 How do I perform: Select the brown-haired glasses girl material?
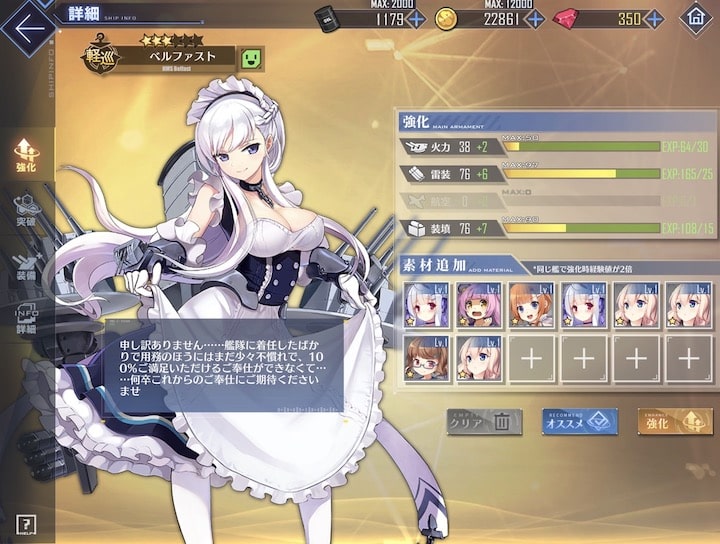(x=427, y=358)
